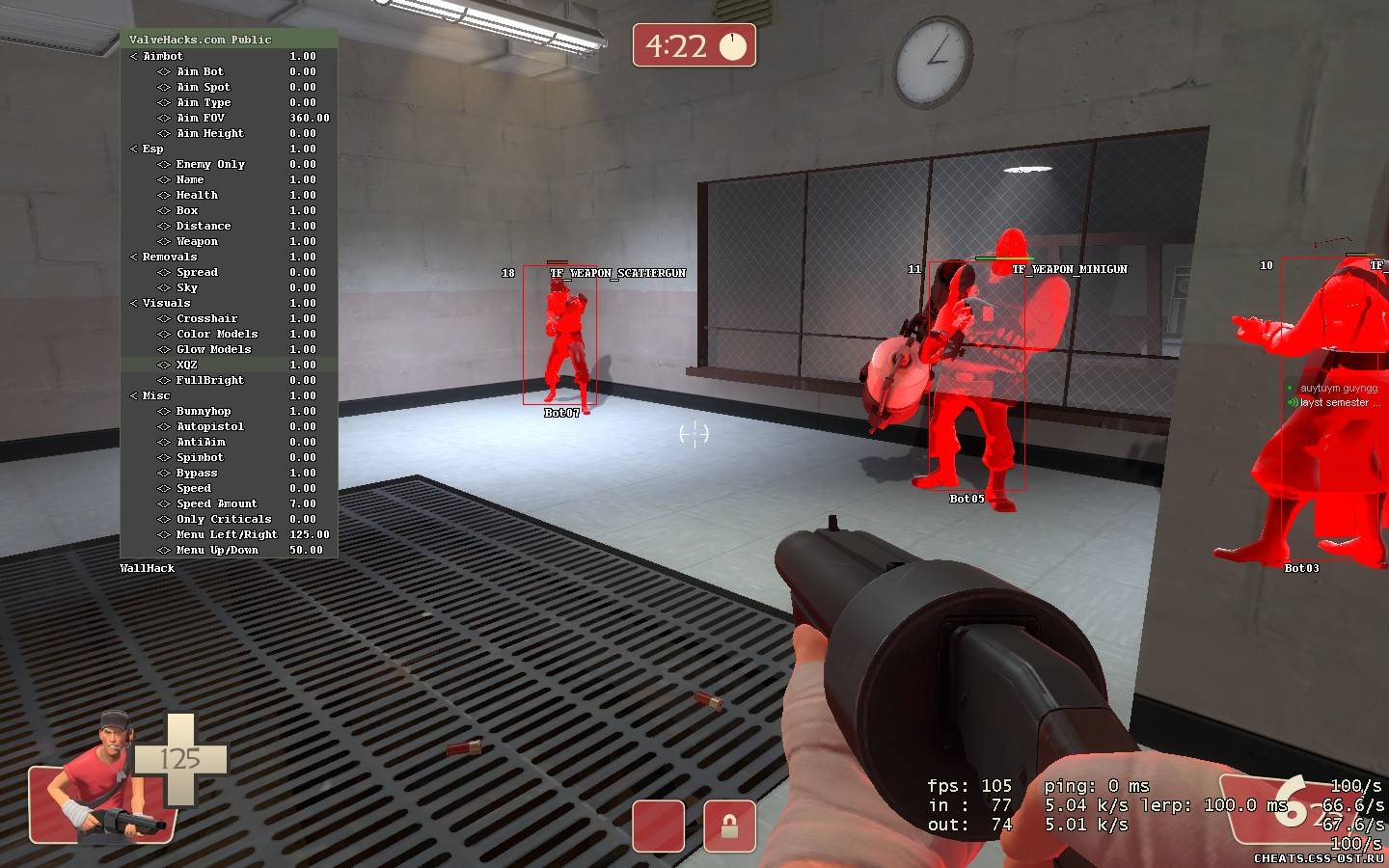Viewport: 1389px width, 868px height.
Task: Toggle the Distance esp entry
Action: (x=203, y=226)
